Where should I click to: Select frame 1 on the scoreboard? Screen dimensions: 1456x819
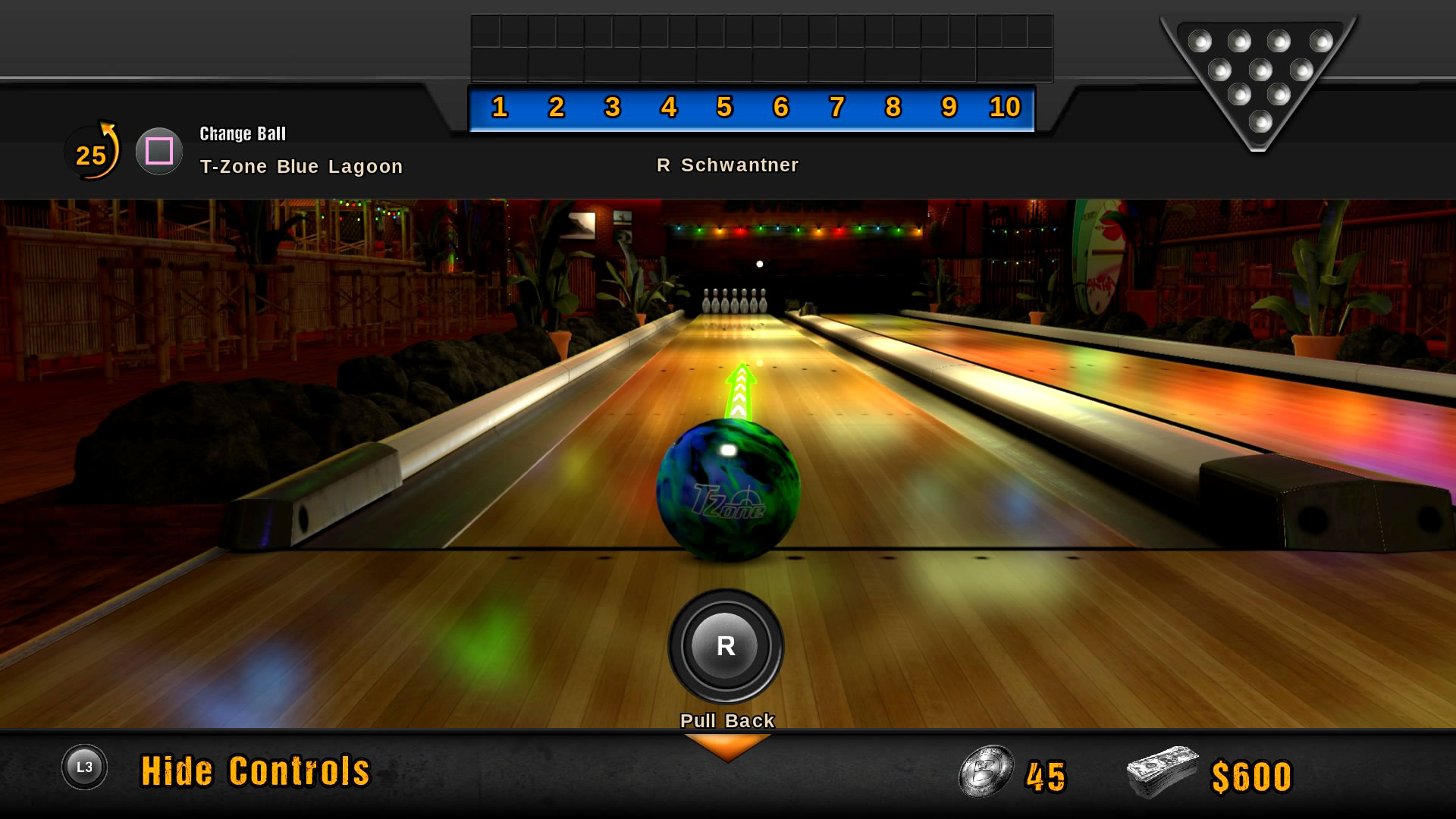(498, 107)
